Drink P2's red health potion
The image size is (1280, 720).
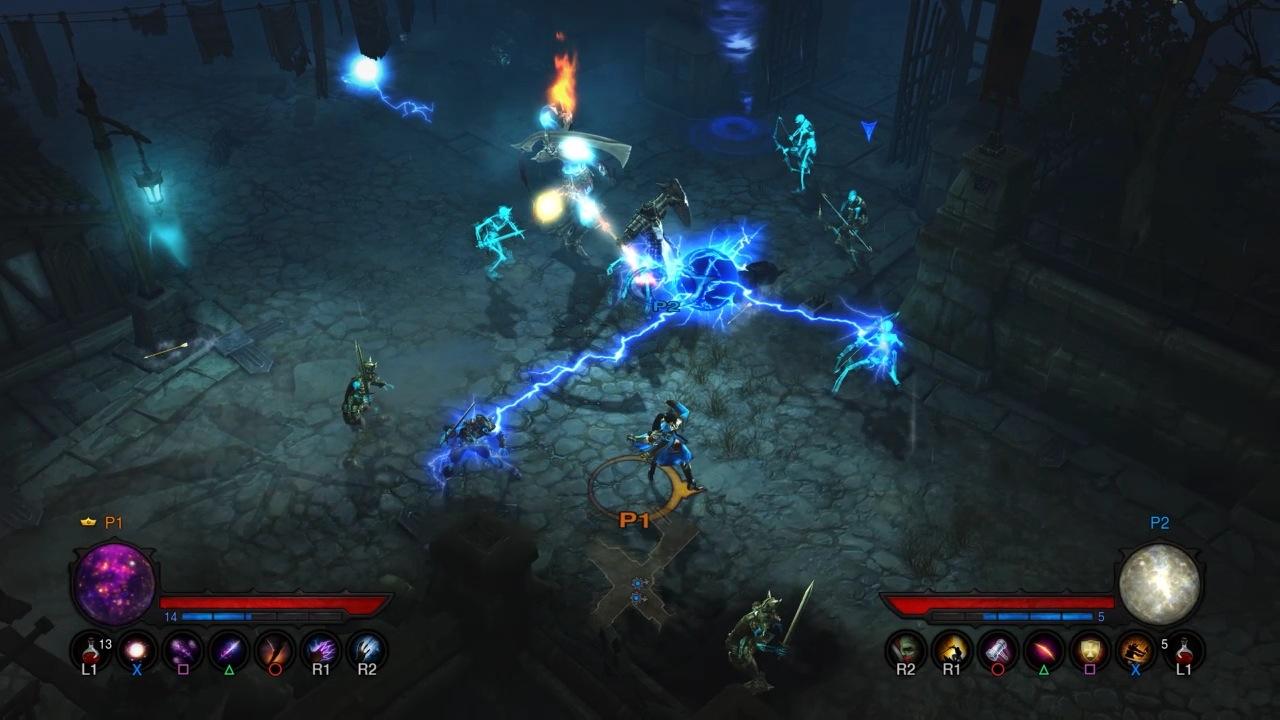tap(1184, 650)
